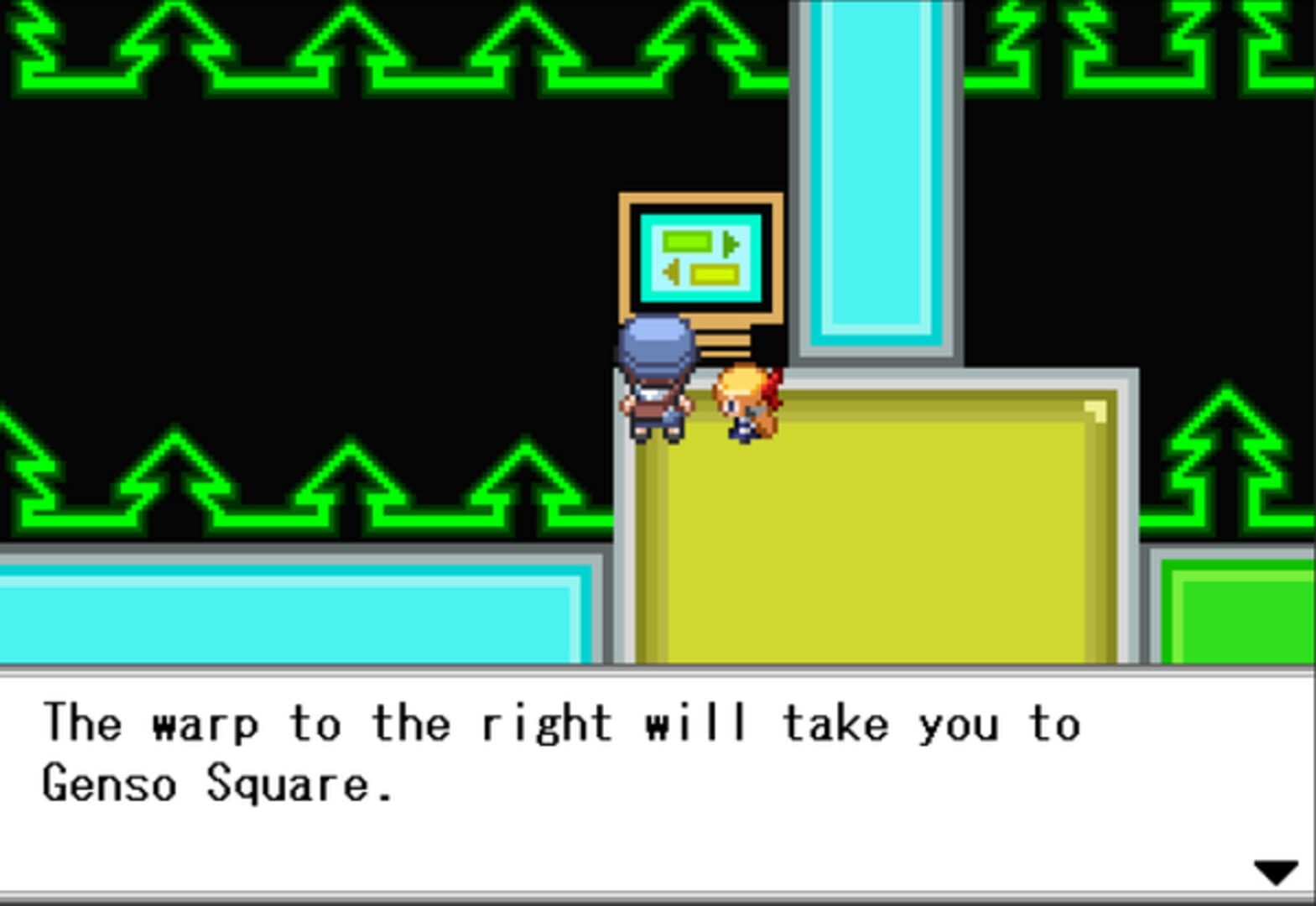Viewport: 1316px width, 906px height.
Task: Click the black background area on the left
Action: 252,252
